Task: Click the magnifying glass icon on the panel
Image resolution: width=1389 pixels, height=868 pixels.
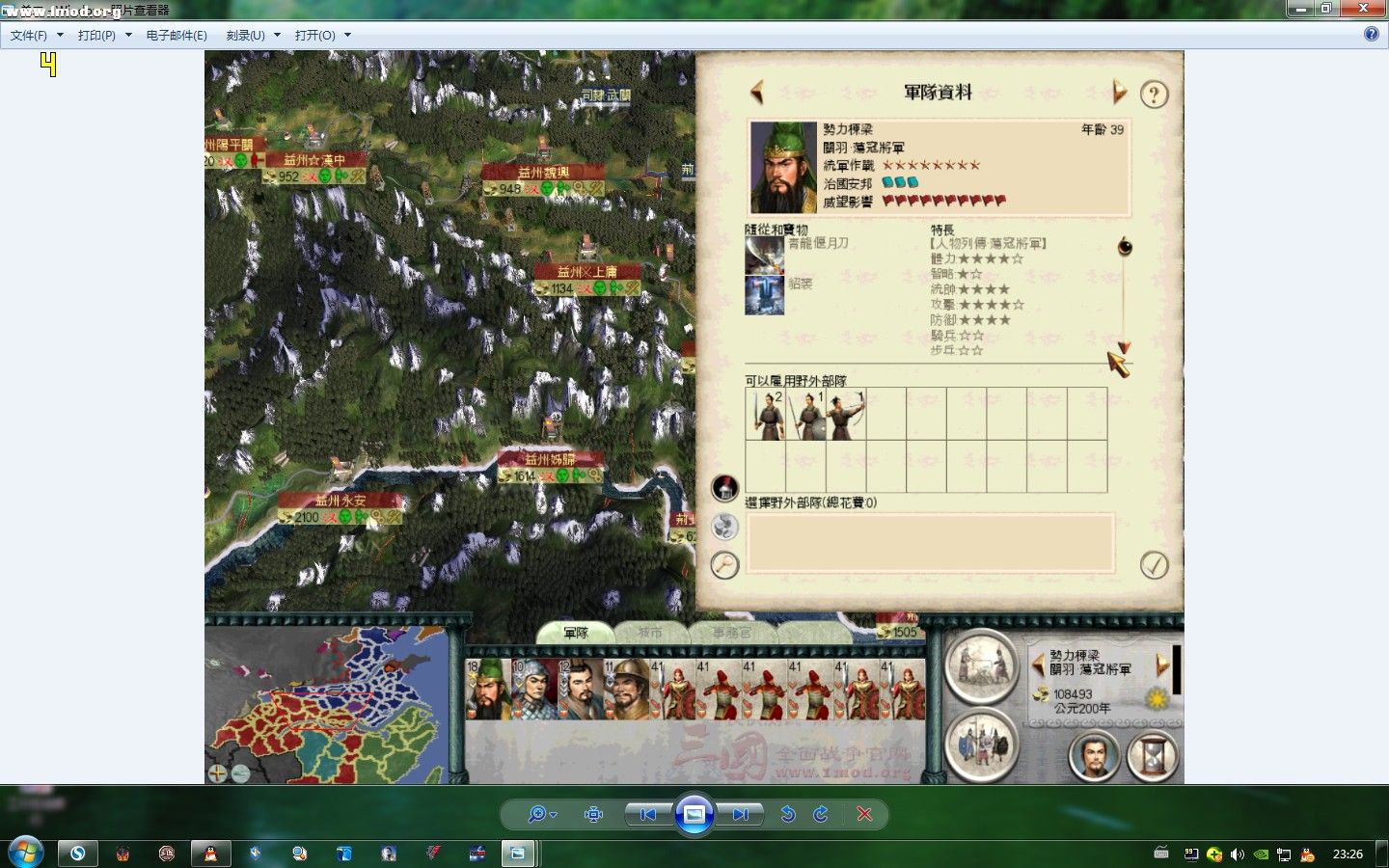Action: (723, 566)
